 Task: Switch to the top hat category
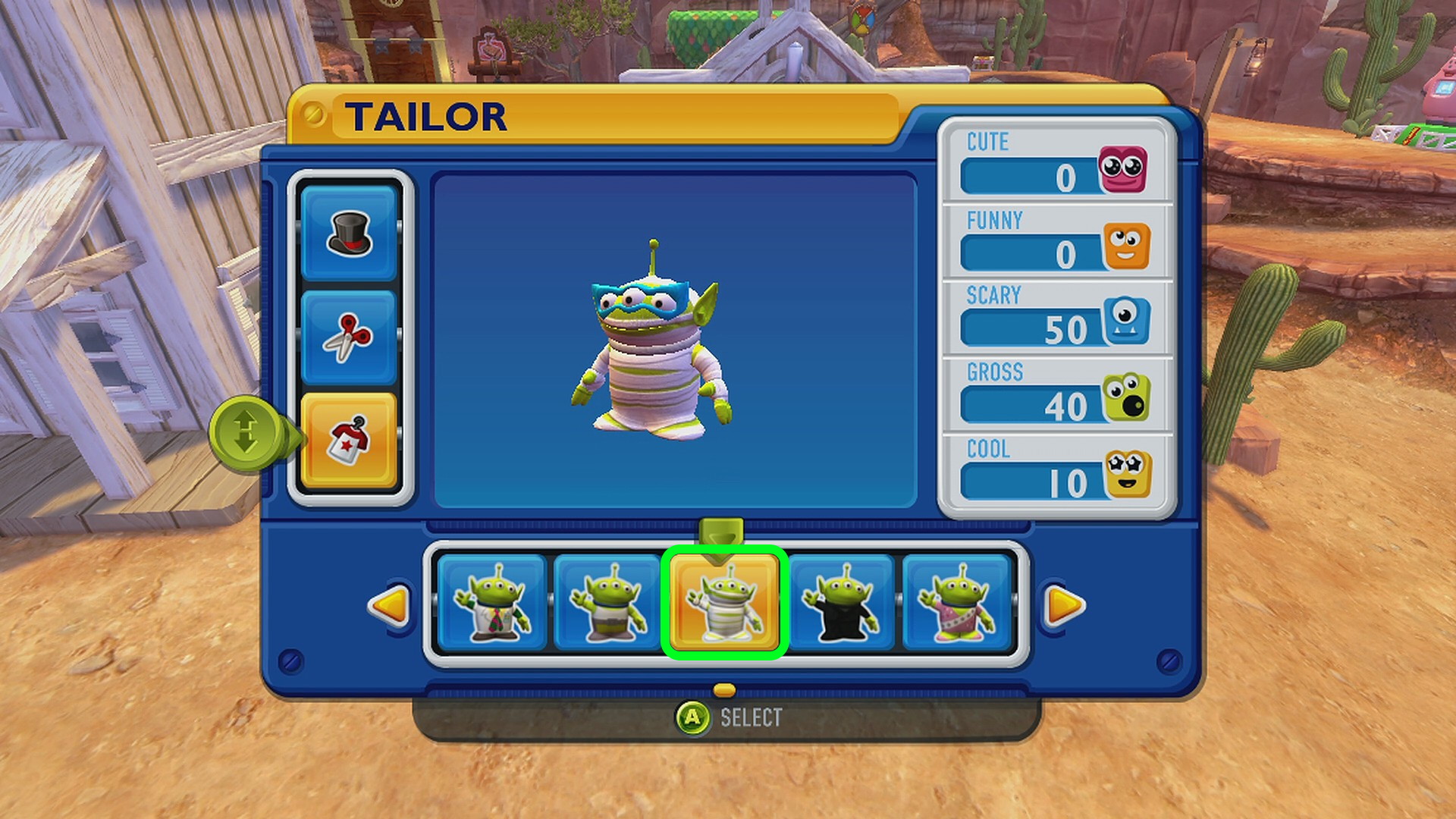pos(349,233)
